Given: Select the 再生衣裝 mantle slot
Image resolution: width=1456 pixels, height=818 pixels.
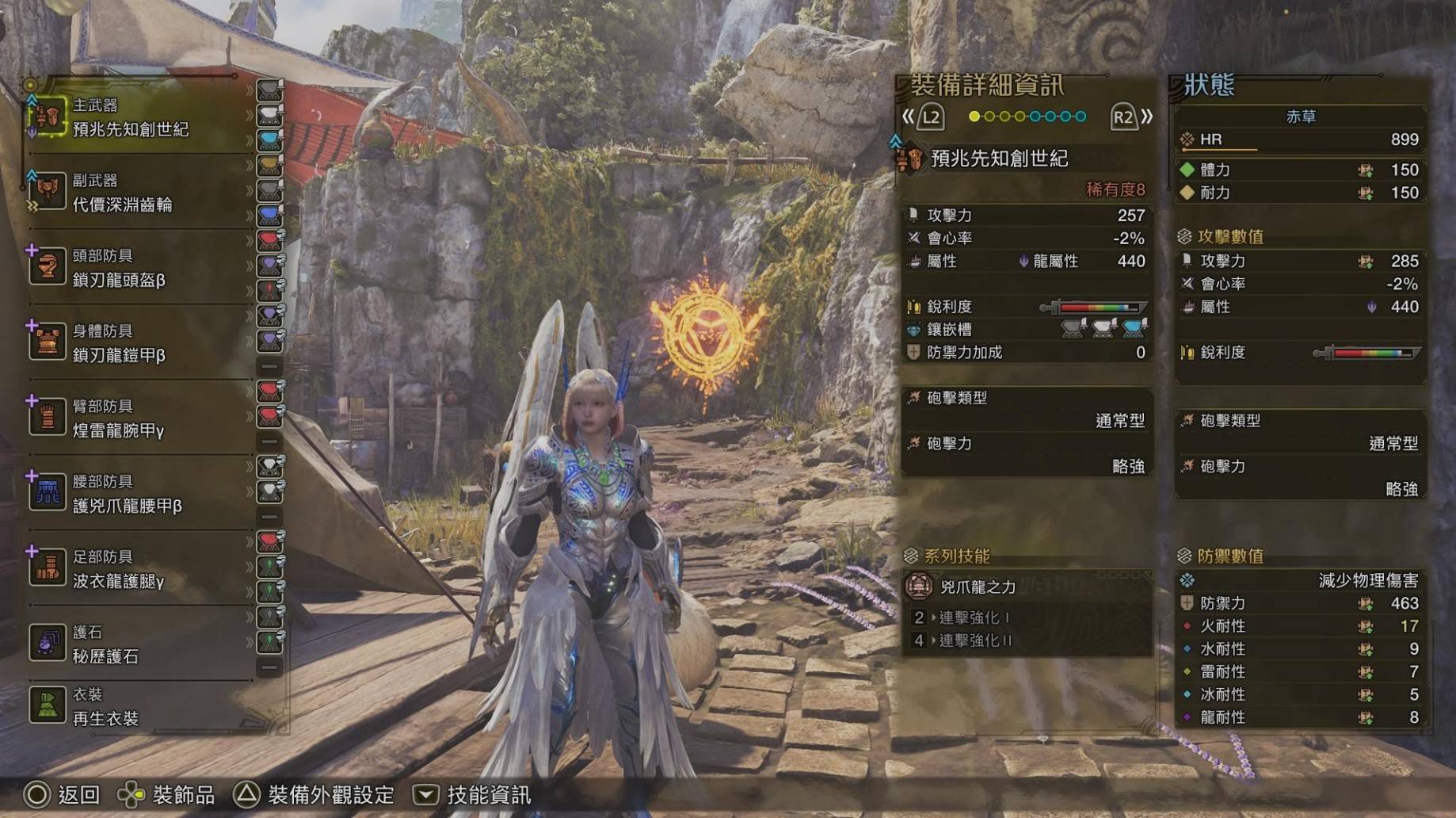Looking at the screenshot, I should click(x=105, y=707).
